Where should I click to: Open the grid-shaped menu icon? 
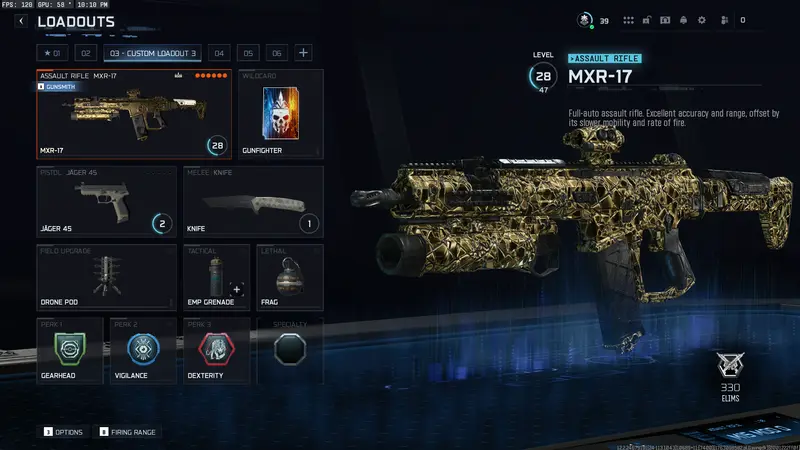tap(629, 20)
